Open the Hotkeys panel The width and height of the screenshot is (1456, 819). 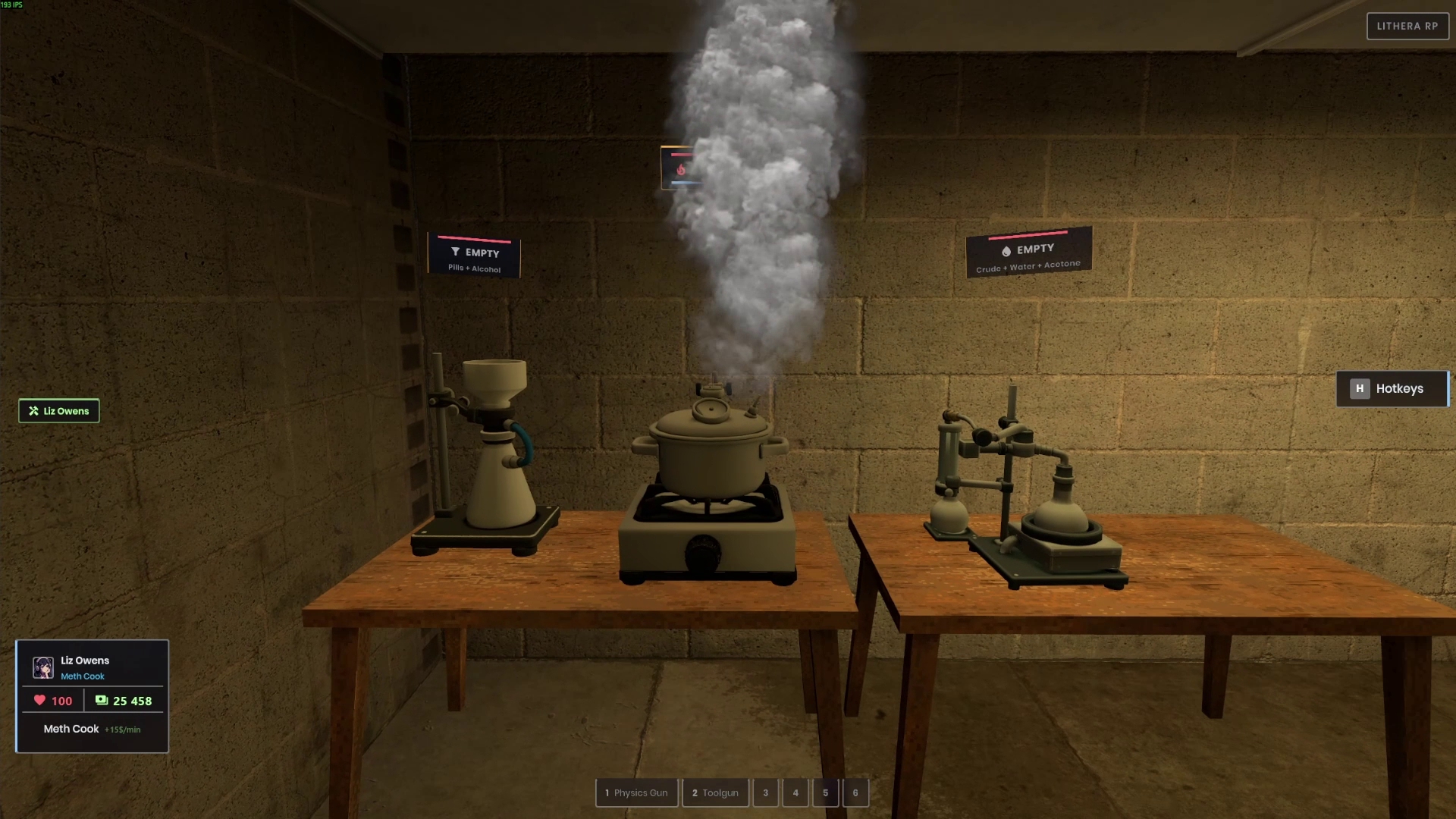click(1392, 388)
